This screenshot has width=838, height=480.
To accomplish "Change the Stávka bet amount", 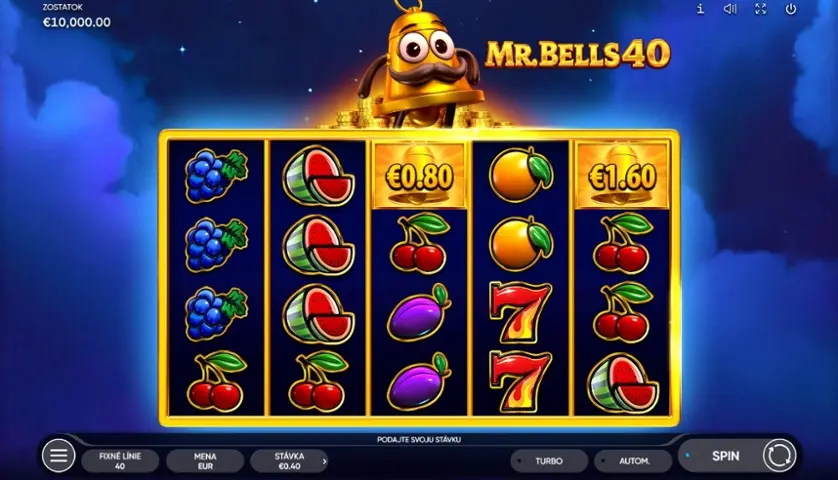I will (x=290, y=460).
